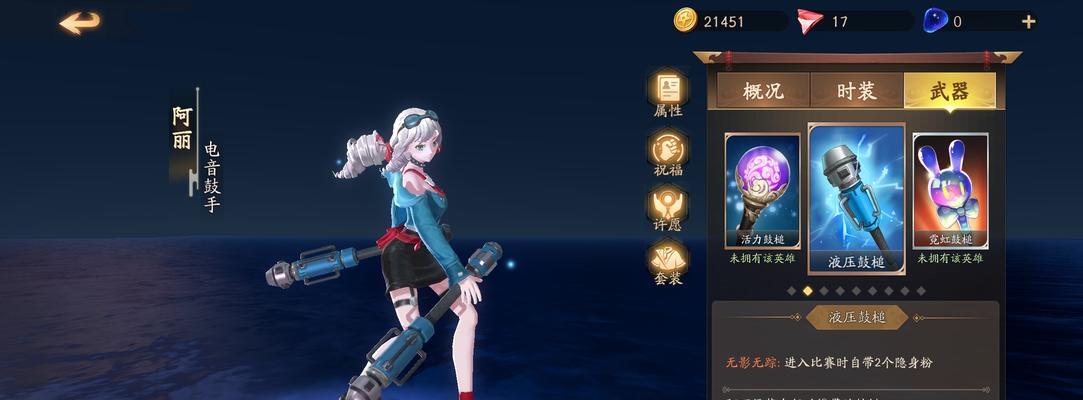Select the 液压鼓槌 weapon card
The height and width of the screenshot is (400, 1083).
pos(856,198)
